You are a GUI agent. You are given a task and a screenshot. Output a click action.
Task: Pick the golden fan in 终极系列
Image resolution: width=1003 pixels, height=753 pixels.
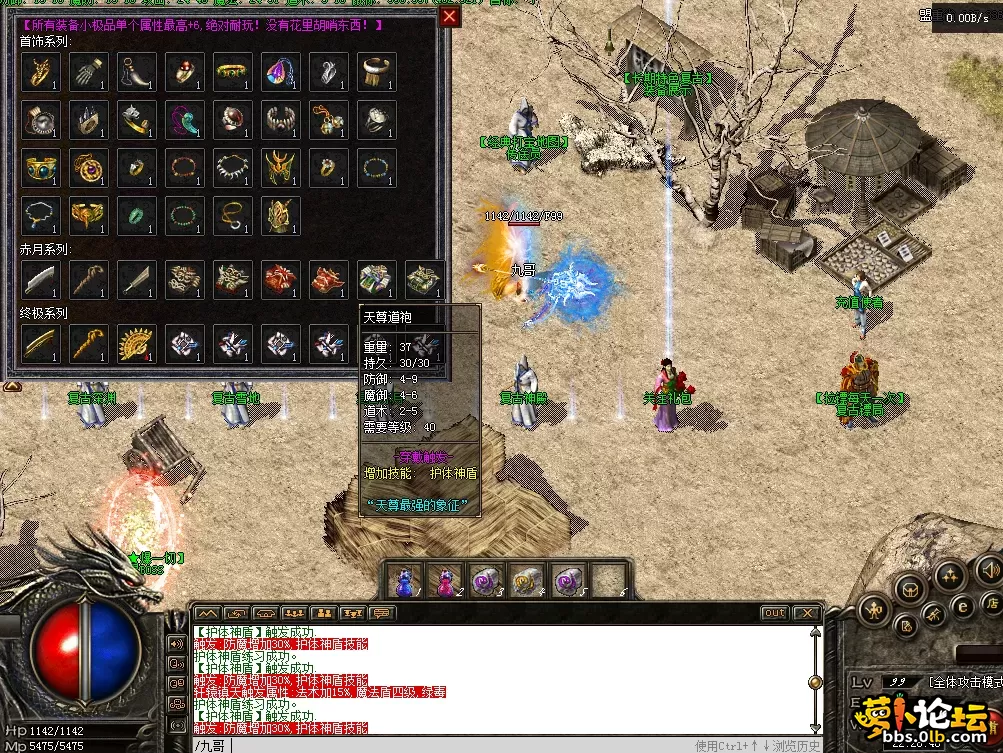click(x=136, y=343)
